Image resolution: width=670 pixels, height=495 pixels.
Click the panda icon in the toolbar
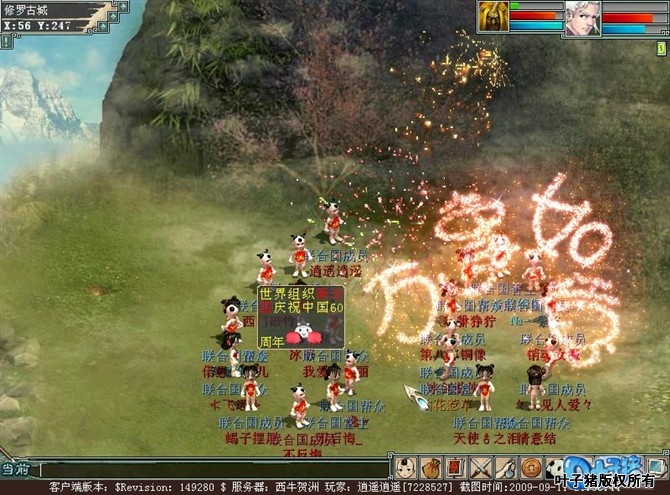point(554,467)
